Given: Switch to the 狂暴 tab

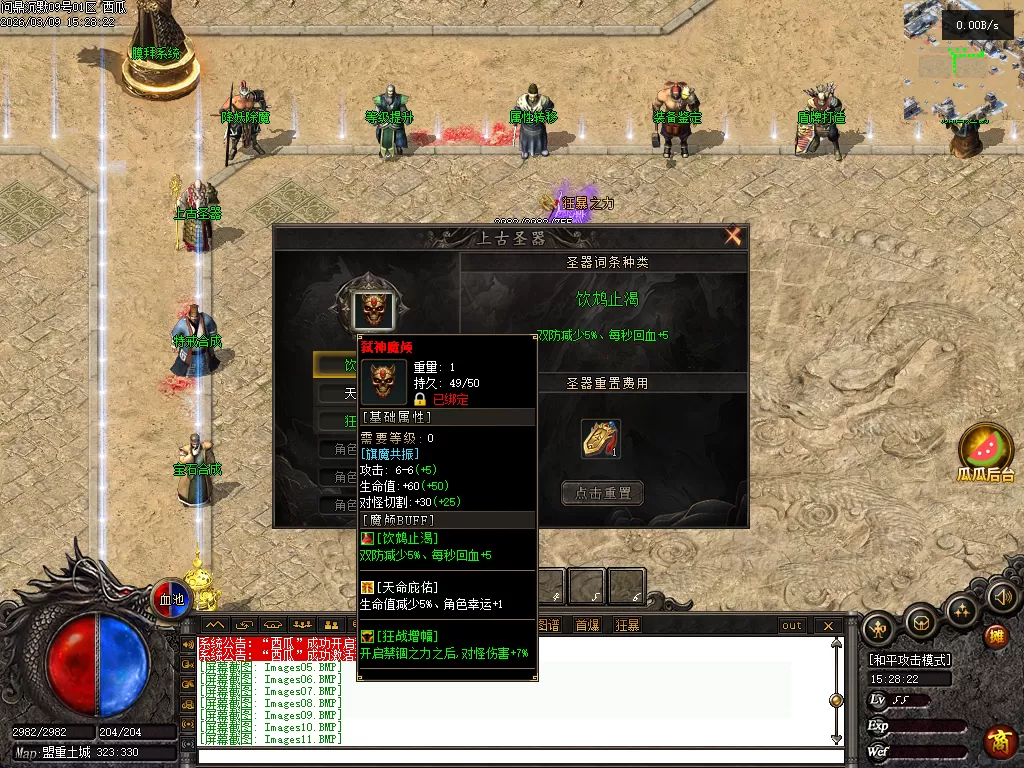Looking at the screenshot, I should point(627,626).
